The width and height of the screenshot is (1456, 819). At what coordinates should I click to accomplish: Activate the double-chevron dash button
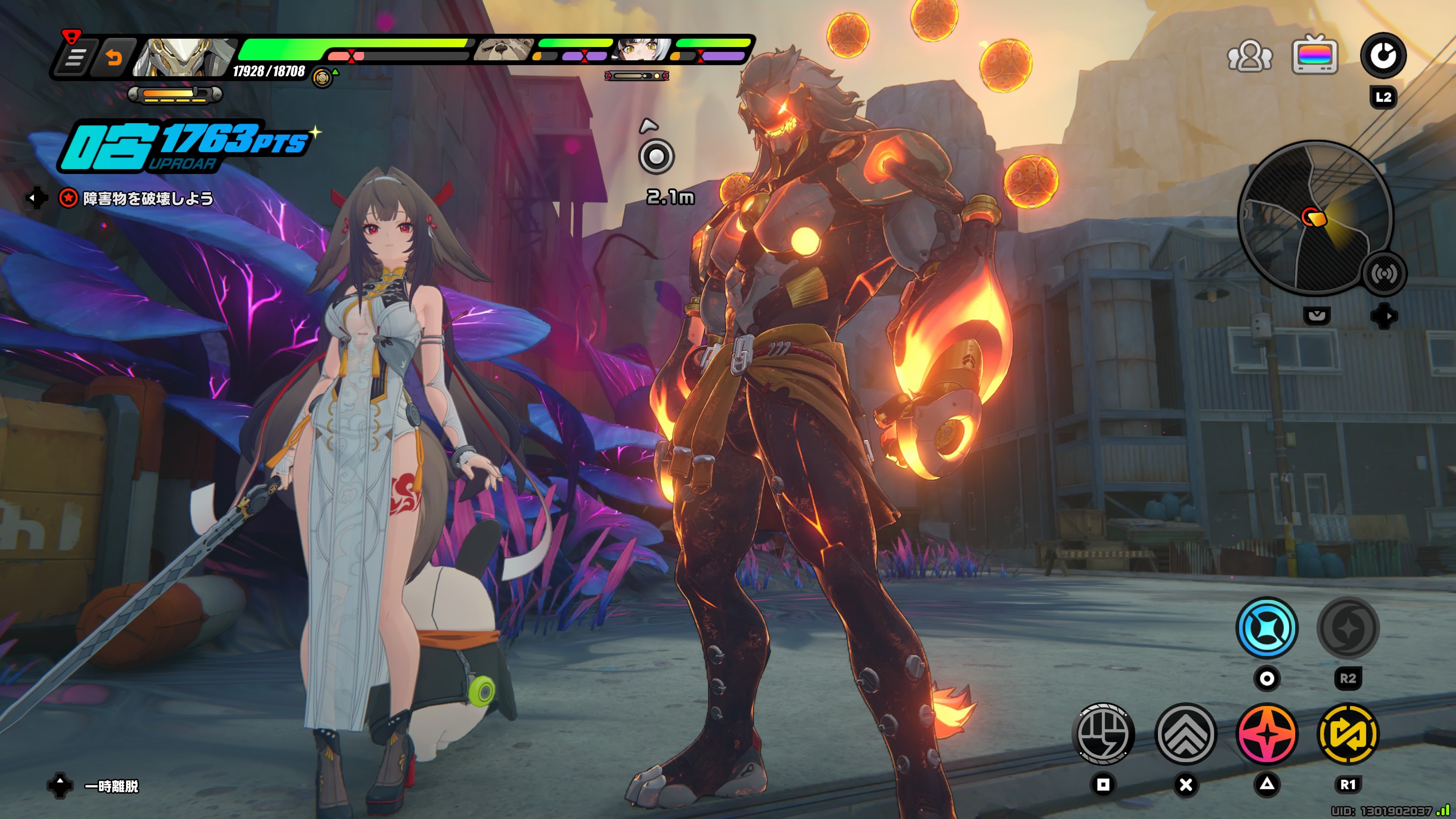(1186, 734)
